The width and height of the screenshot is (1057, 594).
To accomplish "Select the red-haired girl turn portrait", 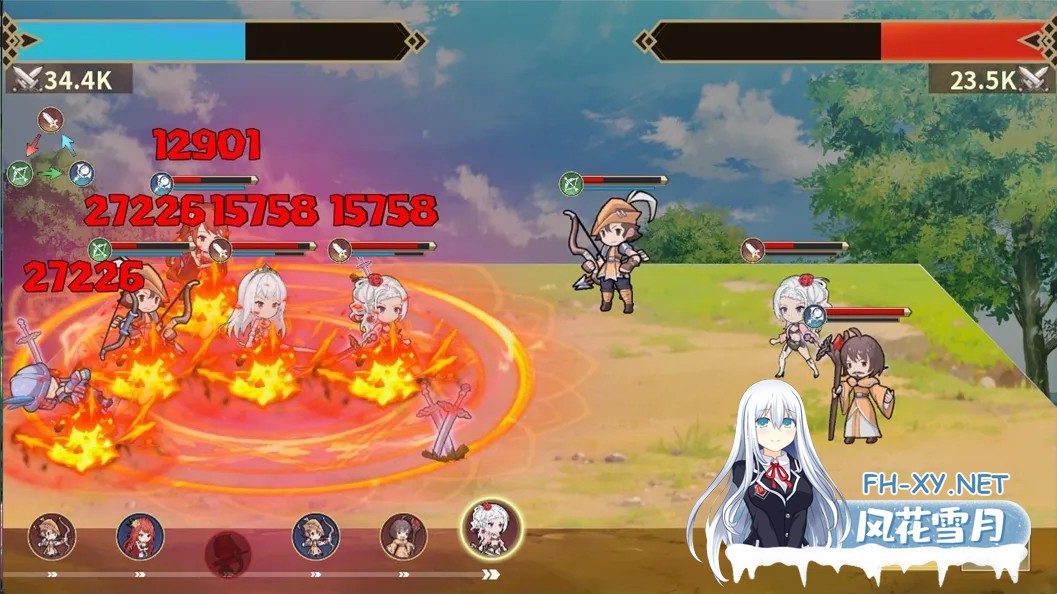I will tap(140, 537).
